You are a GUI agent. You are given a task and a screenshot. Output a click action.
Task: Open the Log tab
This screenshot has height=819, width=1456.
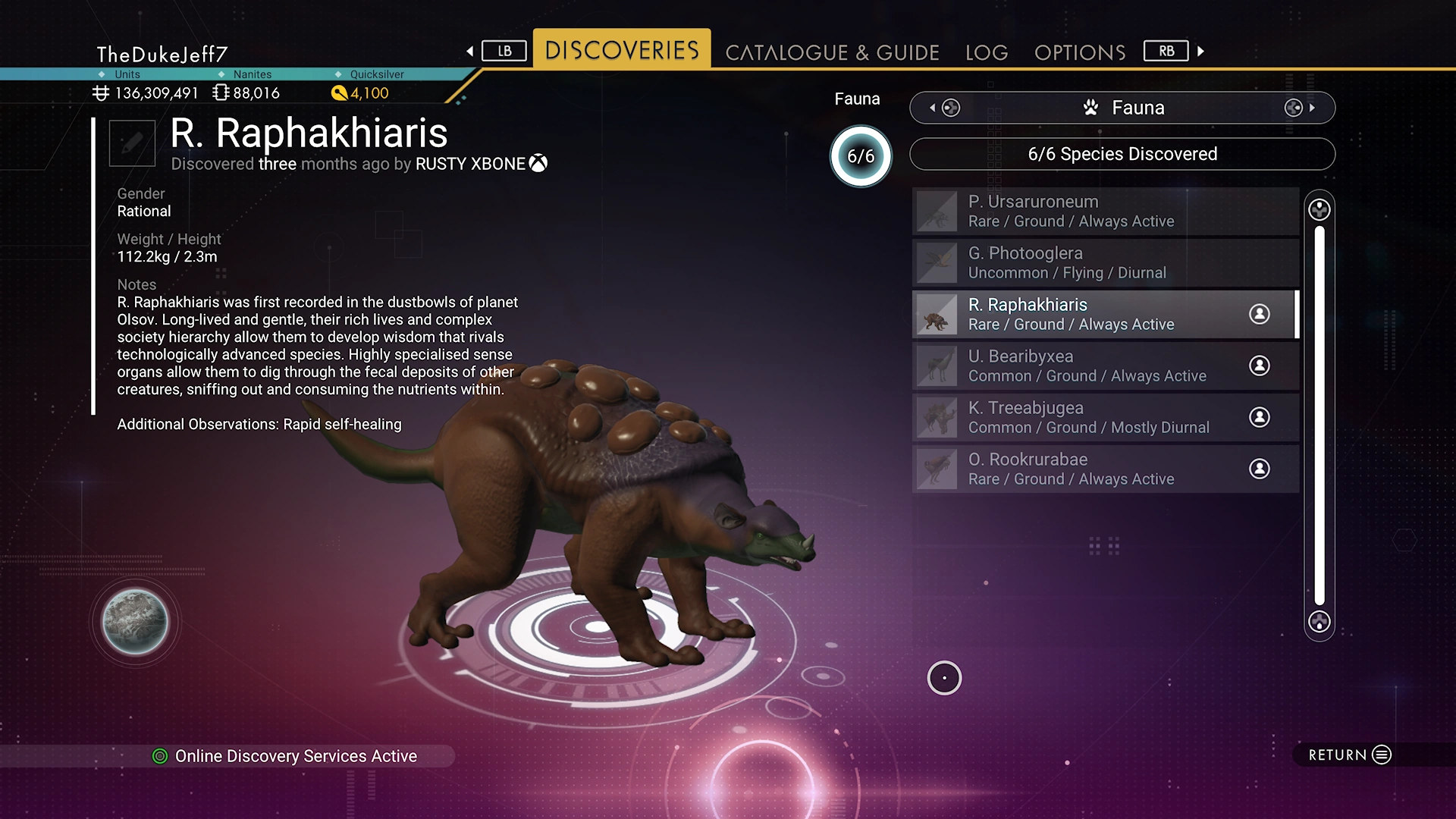[x=987, y=52]
